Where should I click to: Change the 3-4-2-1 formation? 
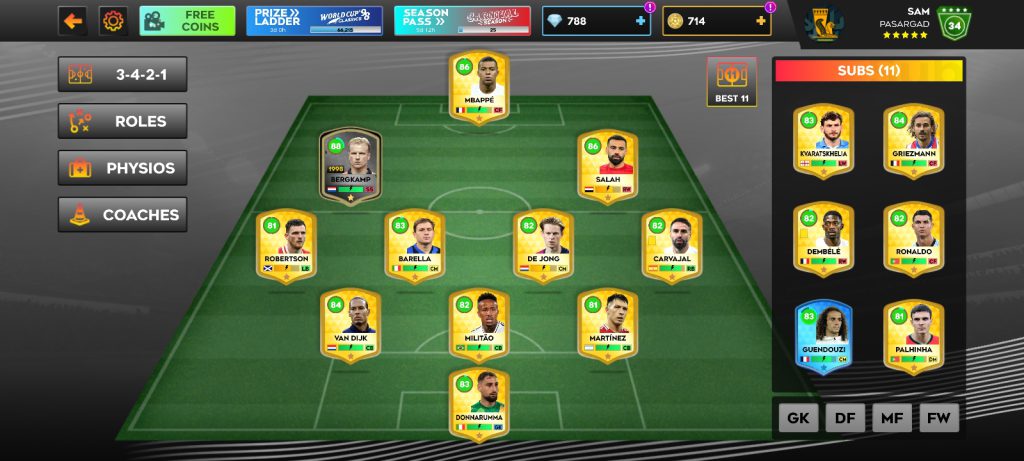tap(122, 74)
